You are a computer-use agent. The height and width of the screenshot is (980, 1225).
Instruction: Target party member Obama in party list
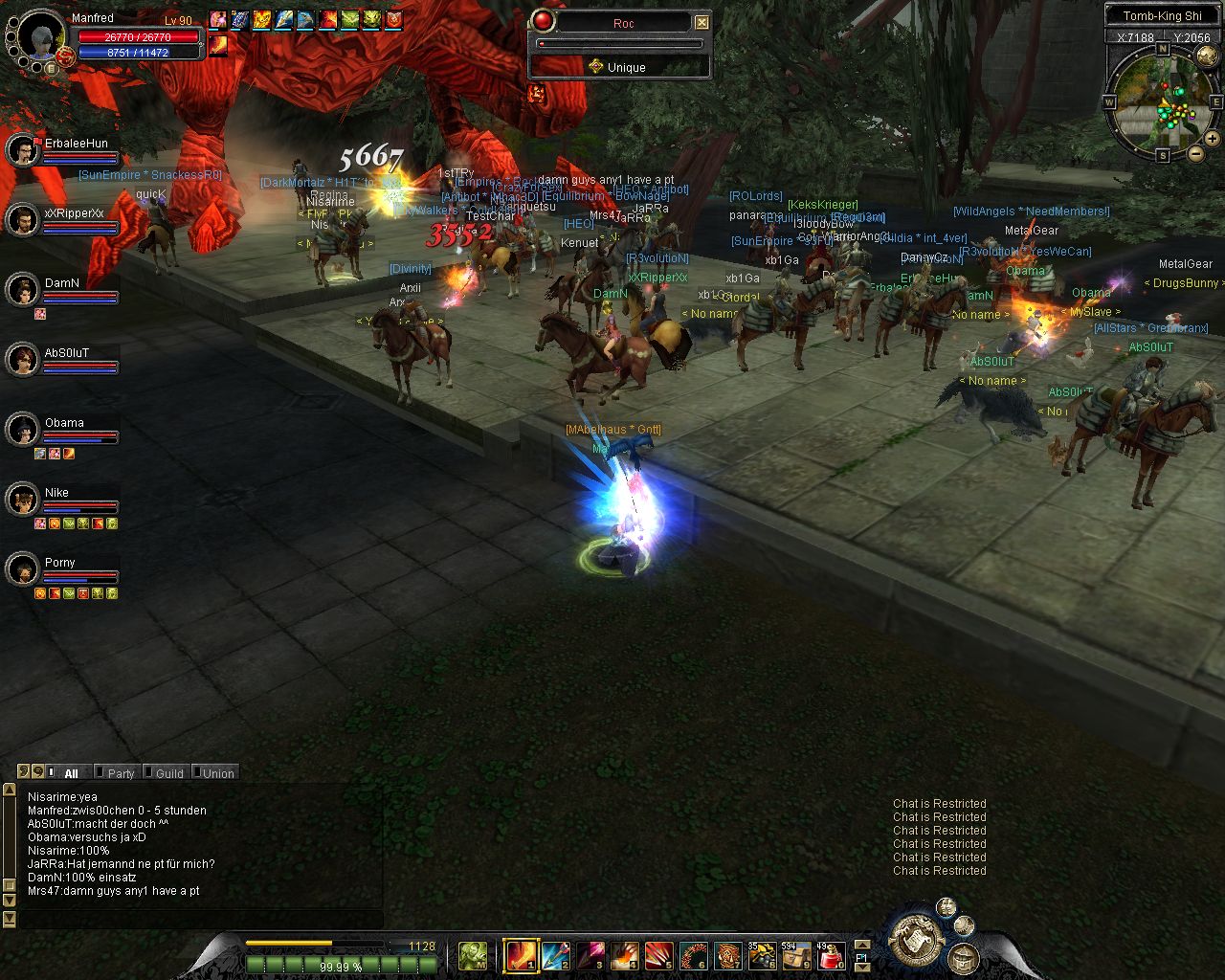coord(22,430)
